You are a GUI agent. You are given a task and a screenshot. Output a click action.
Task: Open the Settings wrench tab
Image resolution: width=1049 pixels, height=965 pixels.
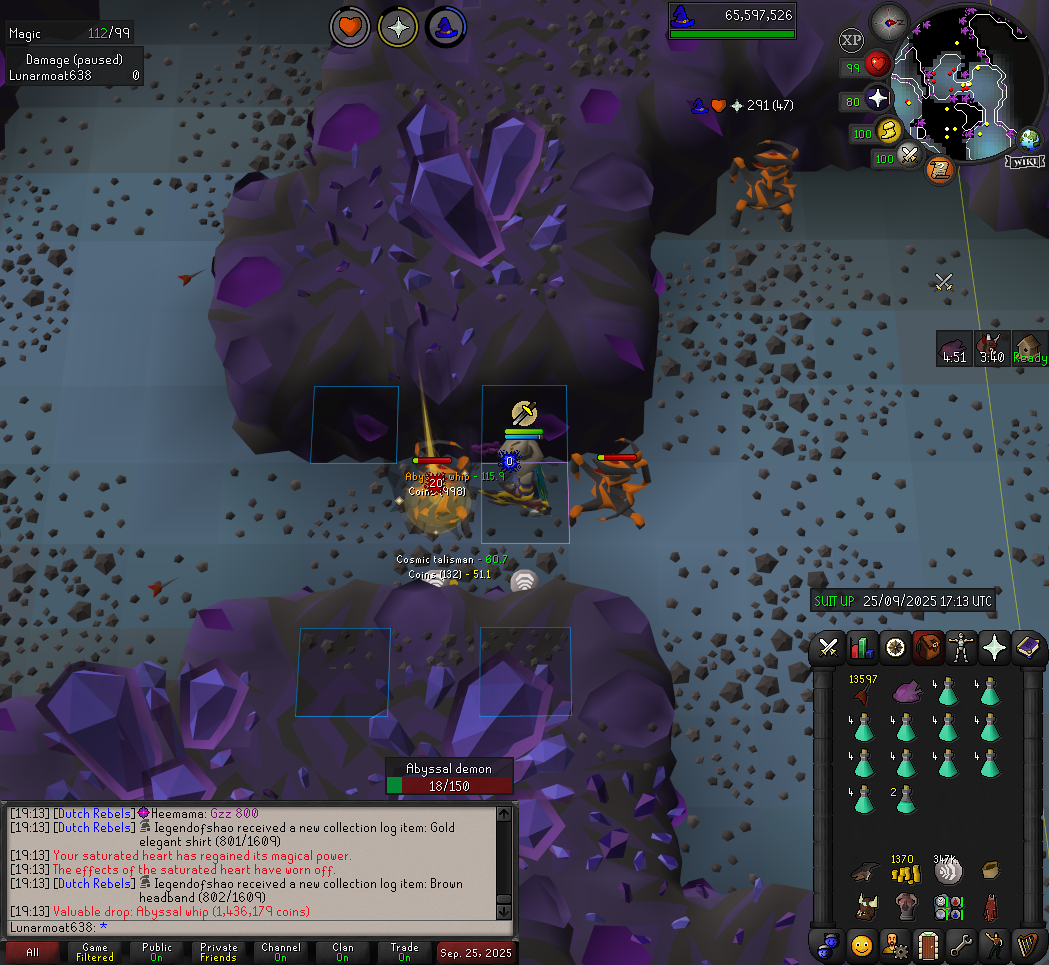pos(961,943)
